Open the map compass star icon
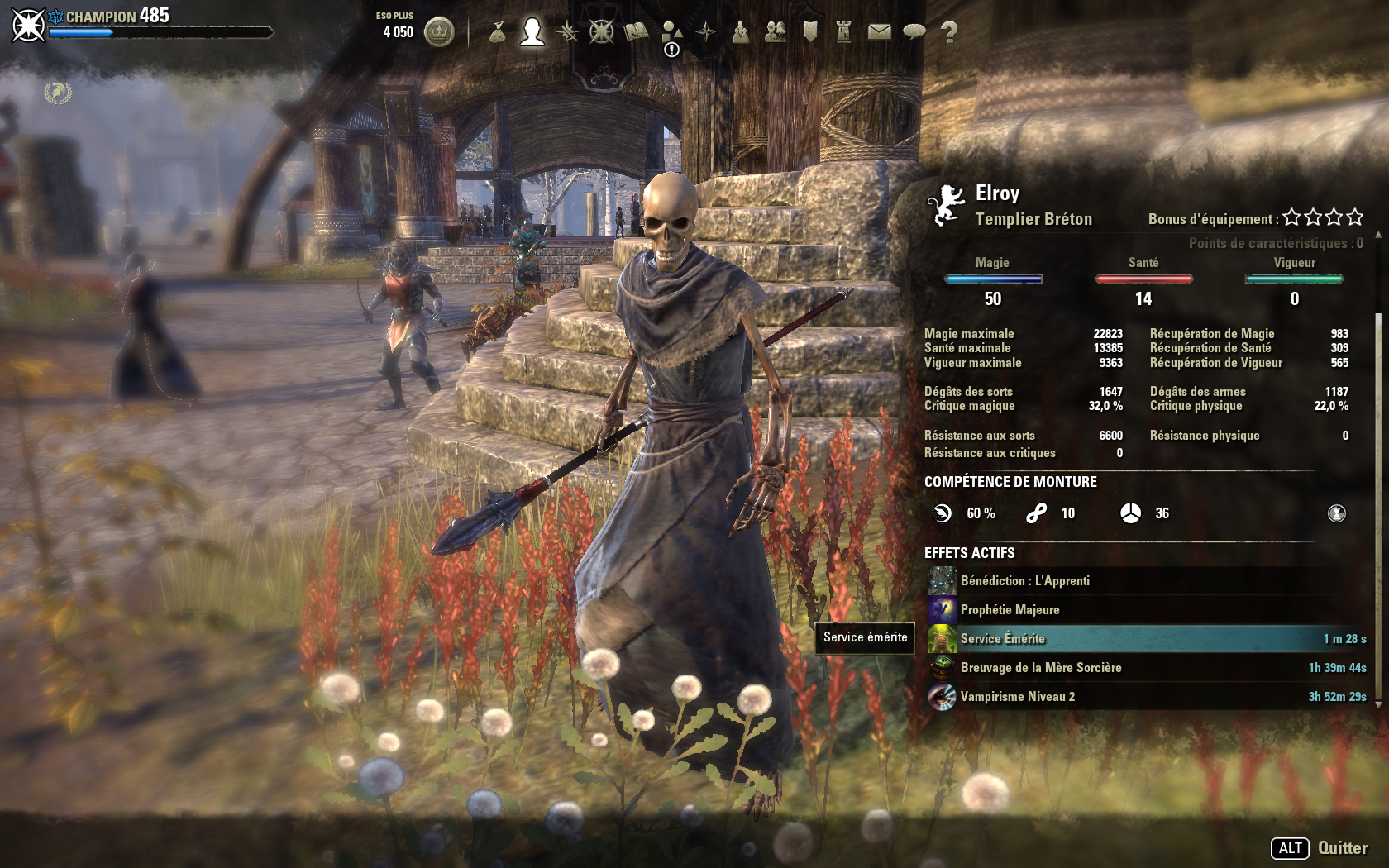The height and width of the screenshot is (868, 1389). pyautogui.click(x=706, y=32)
